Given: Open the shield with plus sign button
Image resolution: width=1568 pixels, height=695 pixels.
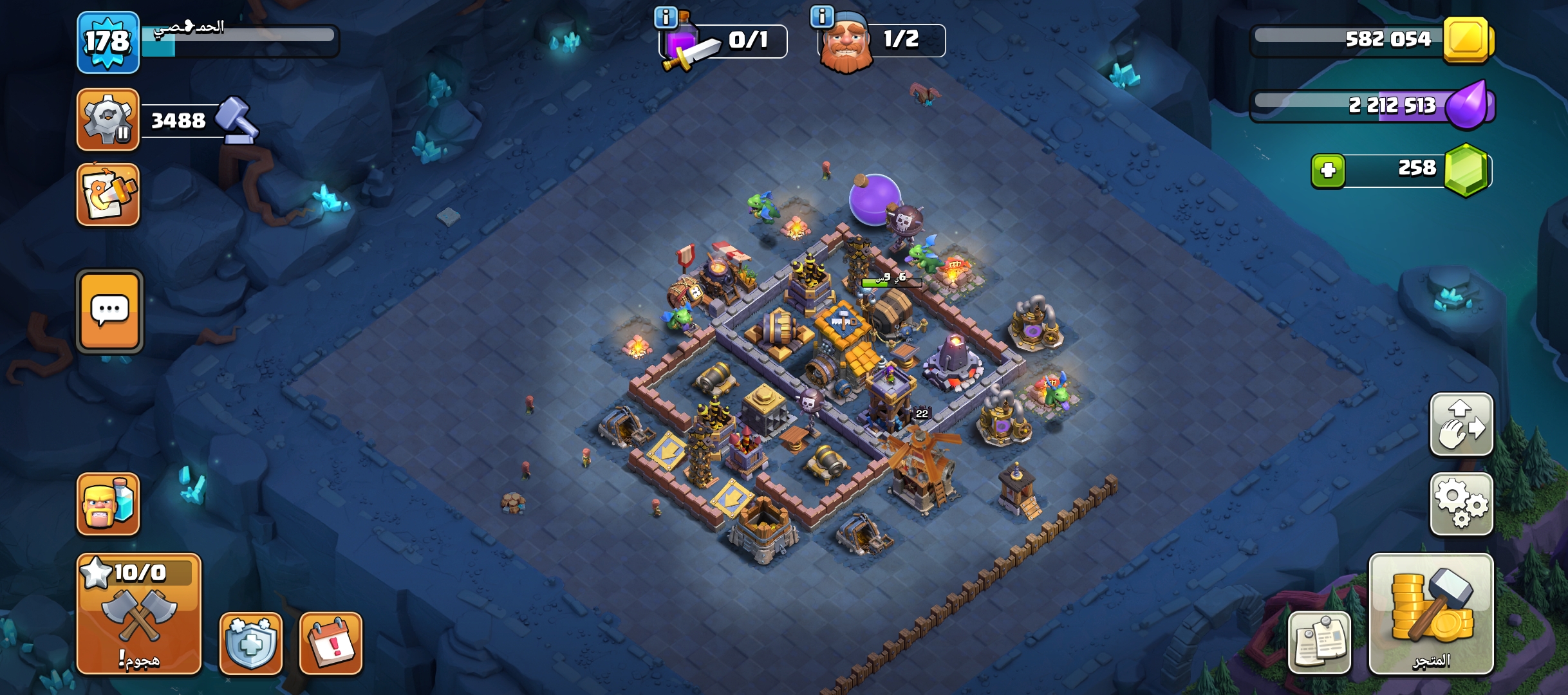Looking at the screenshot, I should [x=250, y=643].
